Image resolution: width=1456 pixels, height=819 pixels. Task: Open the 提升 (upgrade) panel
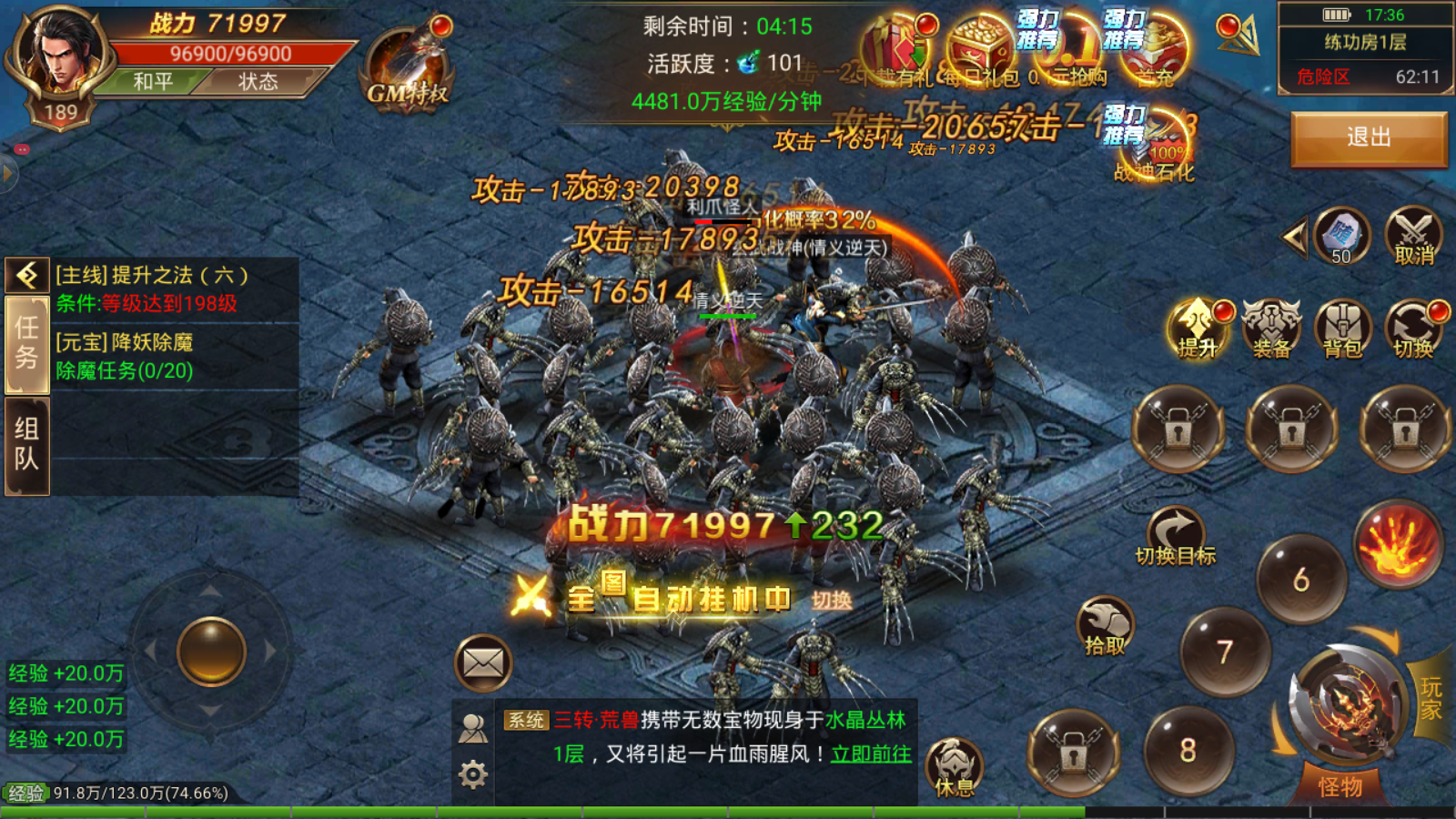tap(1197, 328)
